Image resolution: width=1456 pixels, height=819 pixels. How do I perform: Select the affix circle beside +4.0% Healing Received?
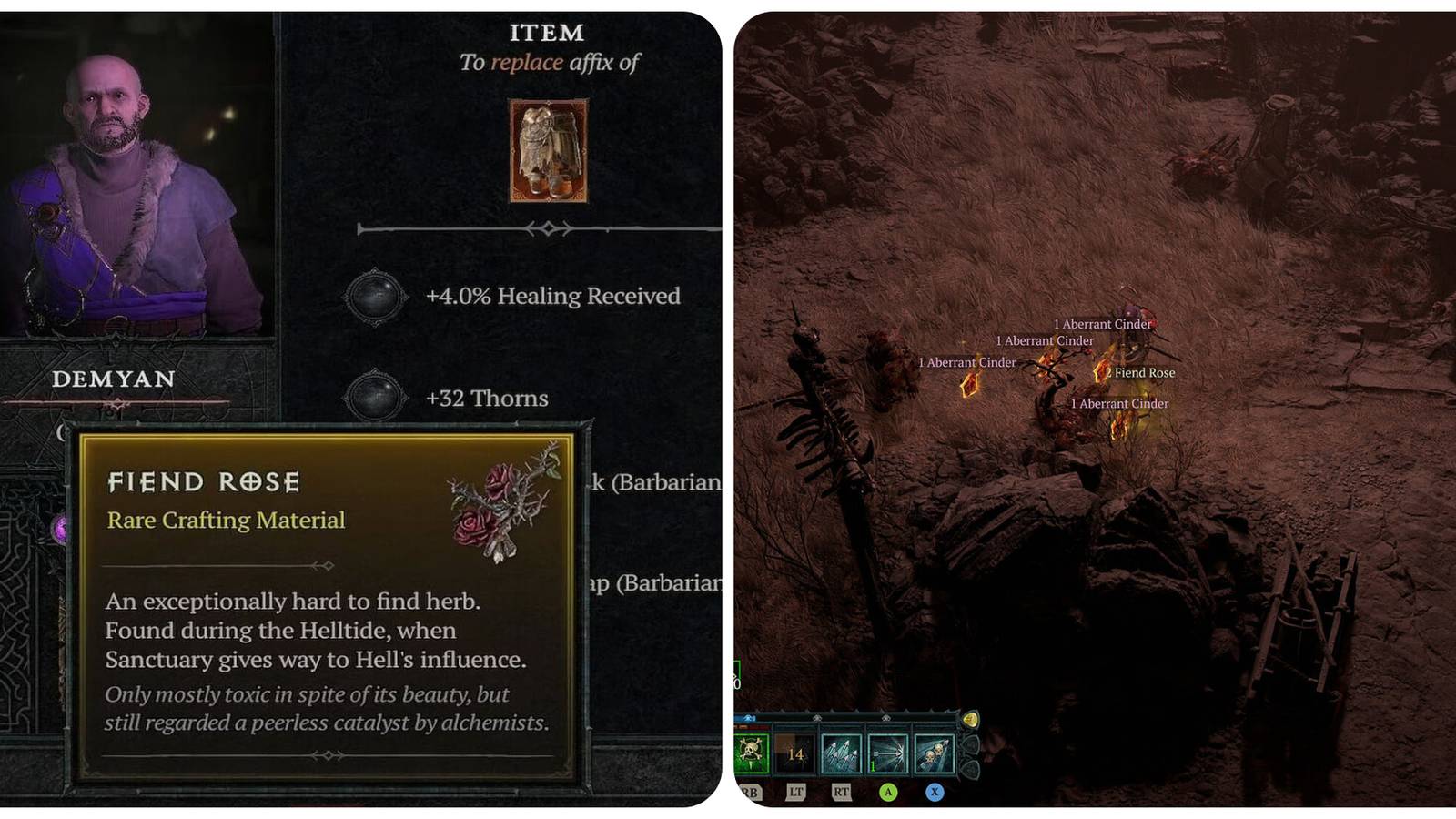[375, 296]
